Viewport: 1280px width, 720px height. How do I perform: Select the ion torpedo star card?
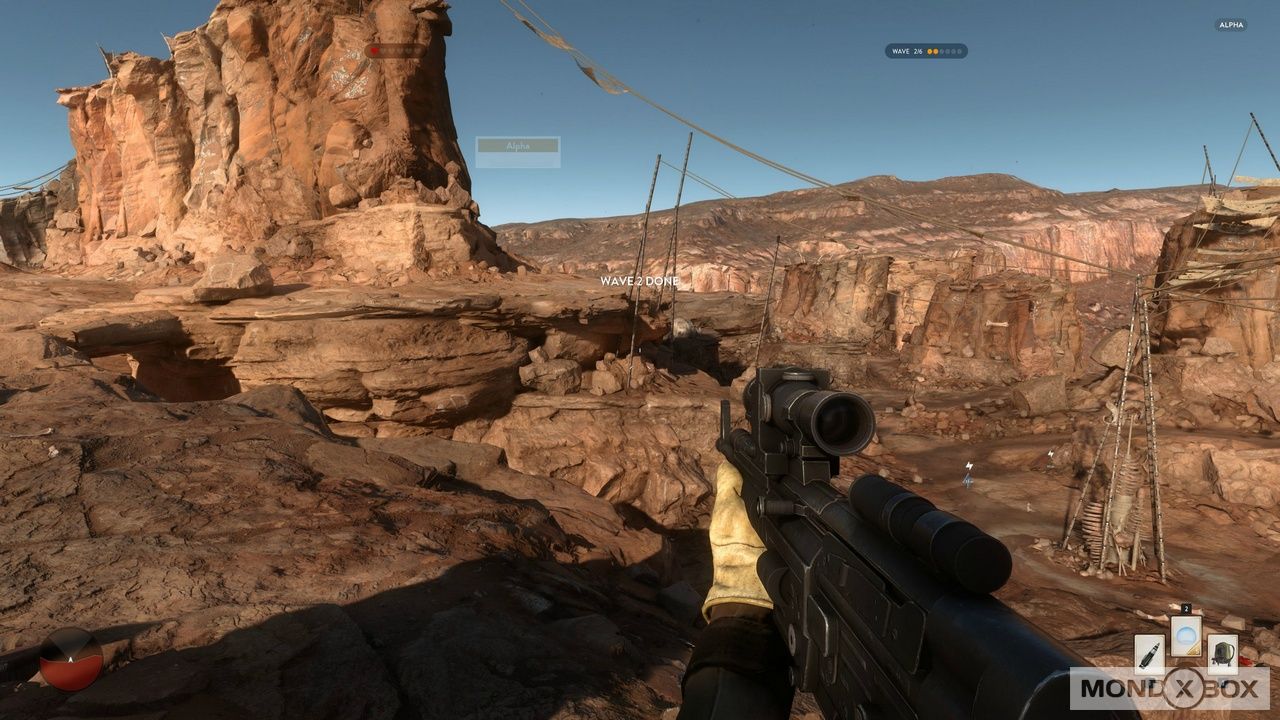[x=1149, y=653]
